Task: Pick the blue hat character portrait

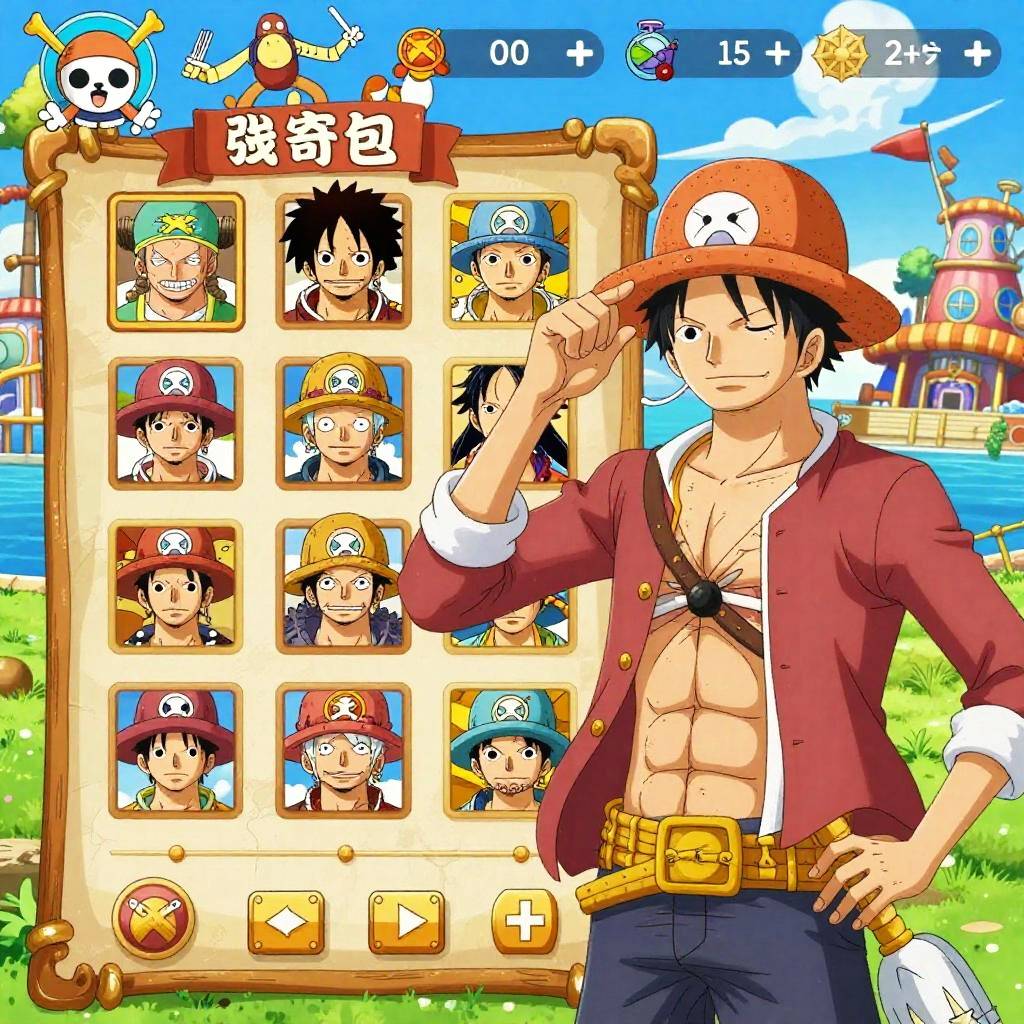Action: 510,262
